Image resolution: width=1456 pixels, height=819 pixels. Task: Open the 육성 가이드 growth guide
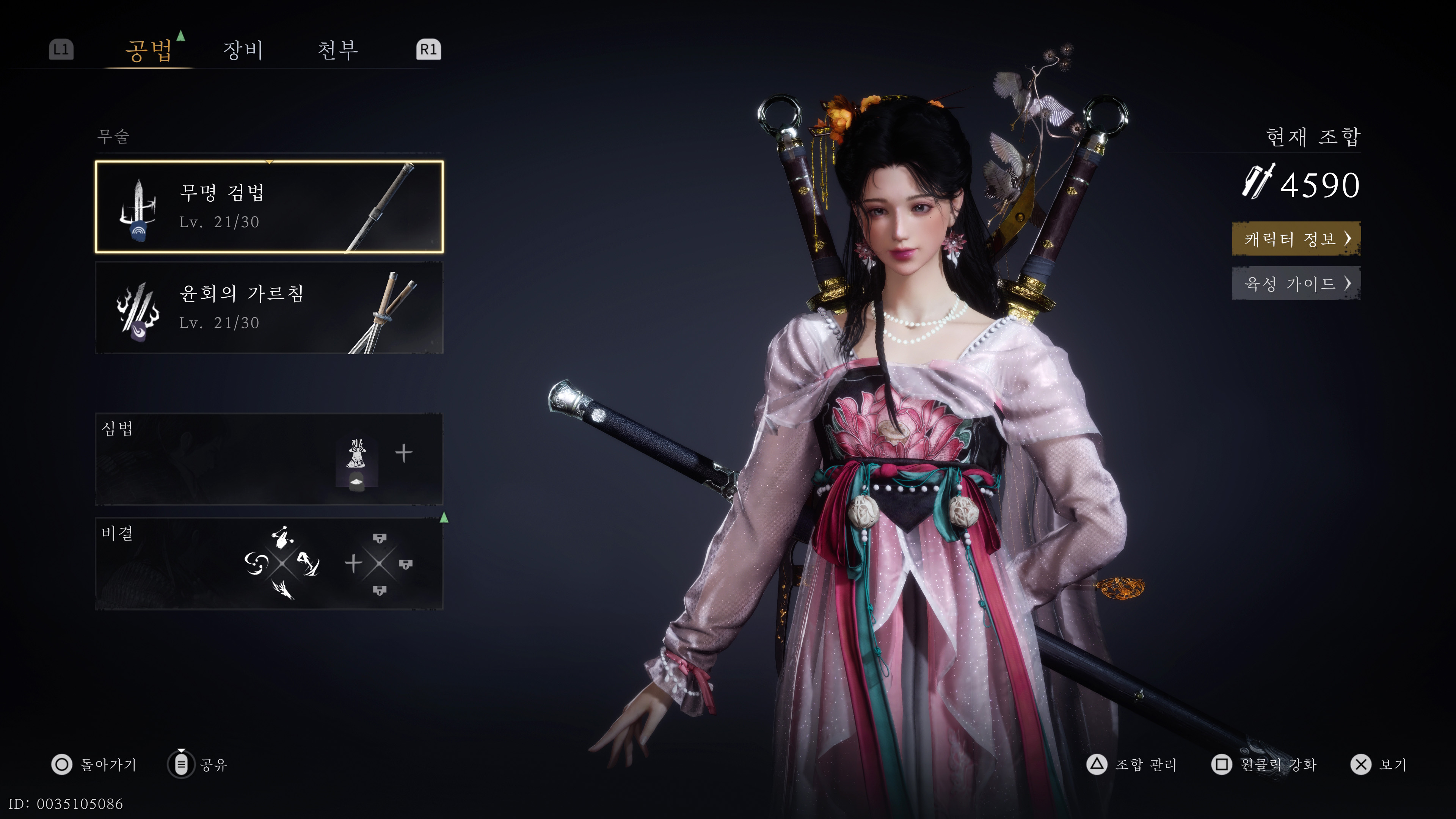click(x=1296, y=283)
